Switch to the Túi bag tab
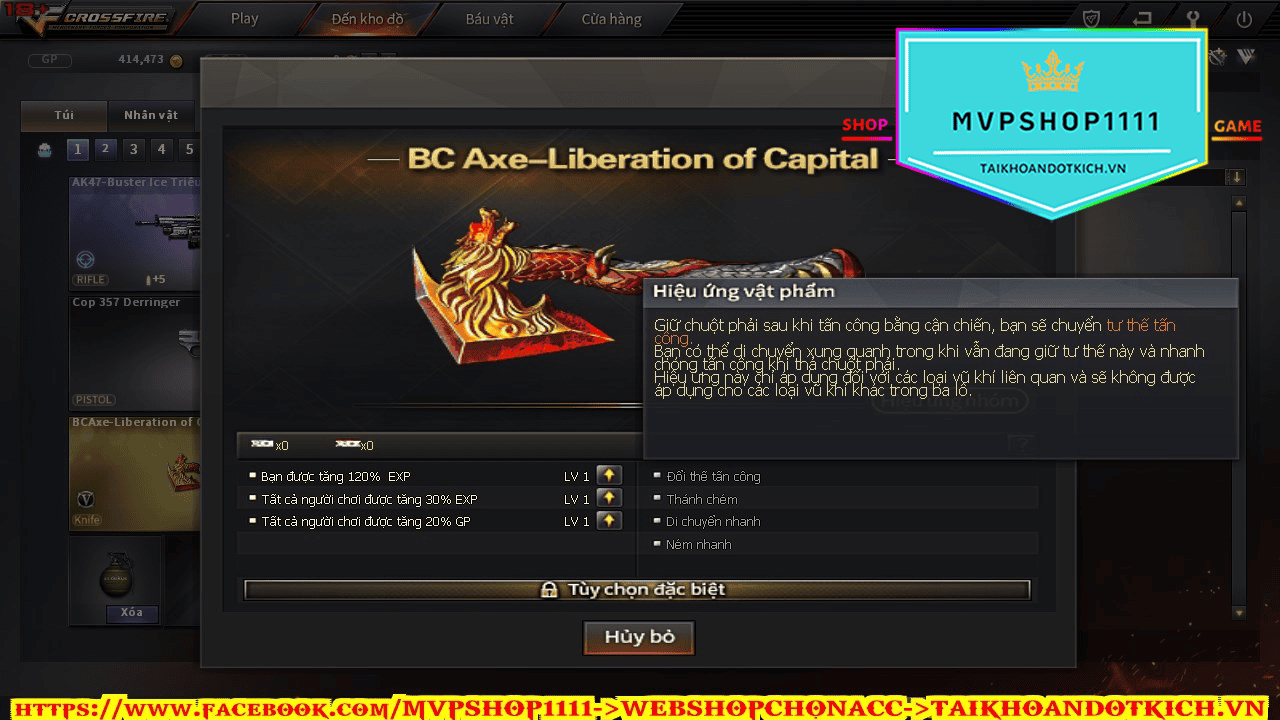1280x720 pixels. pyautogui.click(x=64, y=115)
